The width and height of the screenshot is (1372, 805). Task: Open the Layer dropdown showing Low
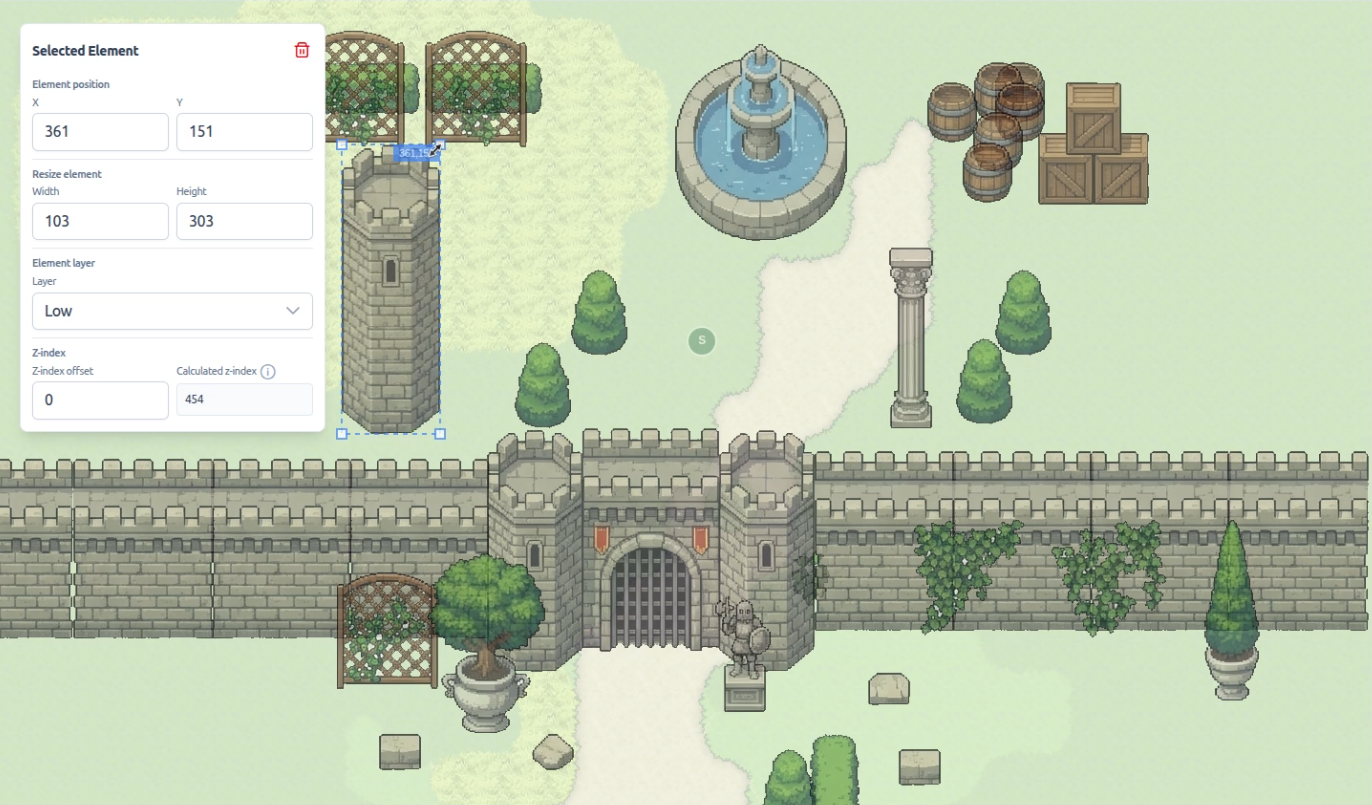[x=172, y=311]
